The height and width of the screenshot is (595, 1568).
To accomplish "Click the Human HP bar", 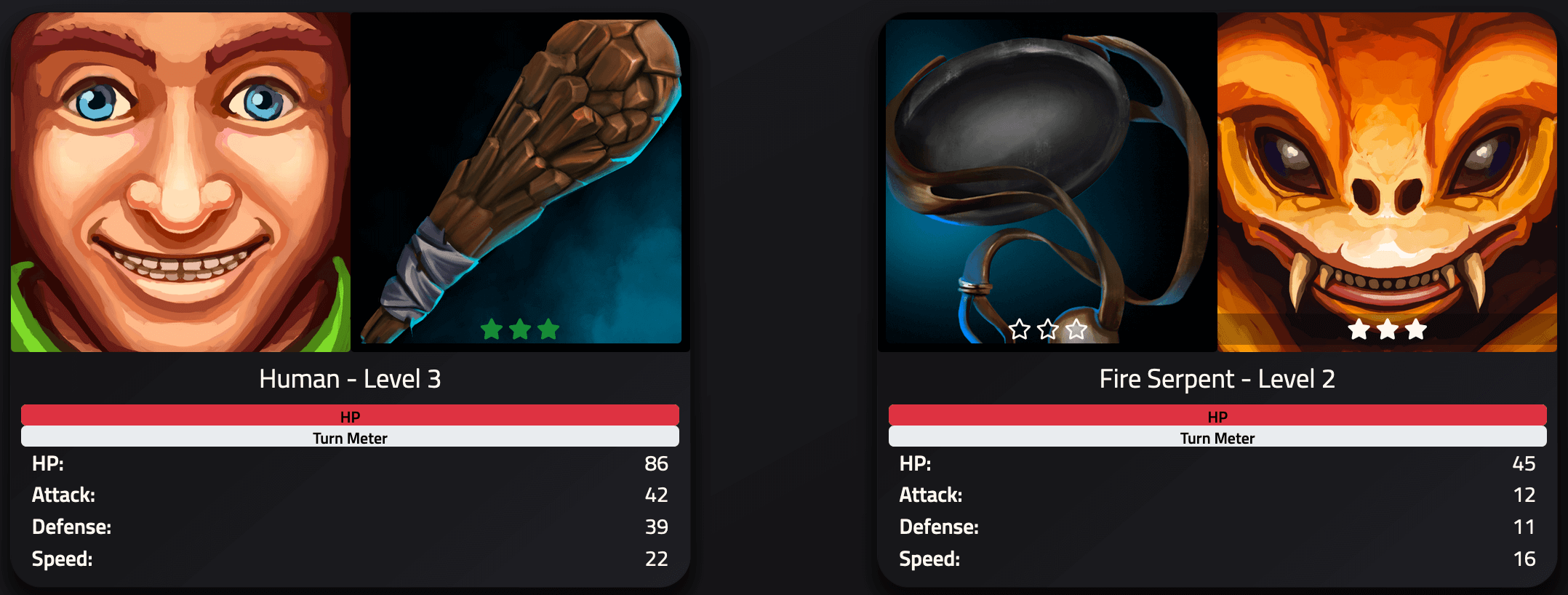I will tap(351, 415).
